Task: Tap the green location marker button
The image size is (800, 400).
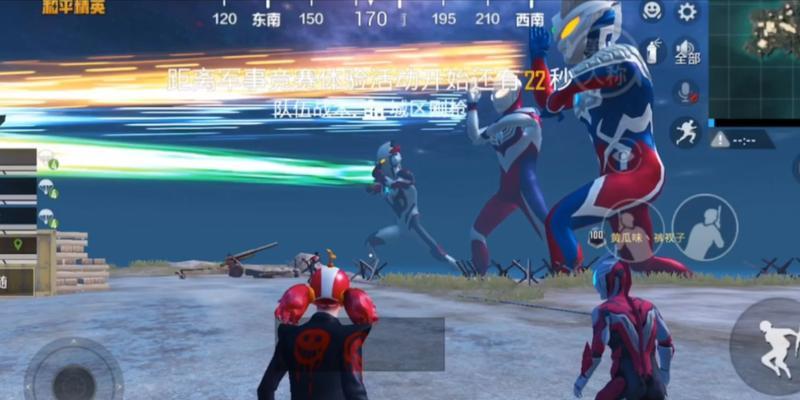Action: coord(18,244)
